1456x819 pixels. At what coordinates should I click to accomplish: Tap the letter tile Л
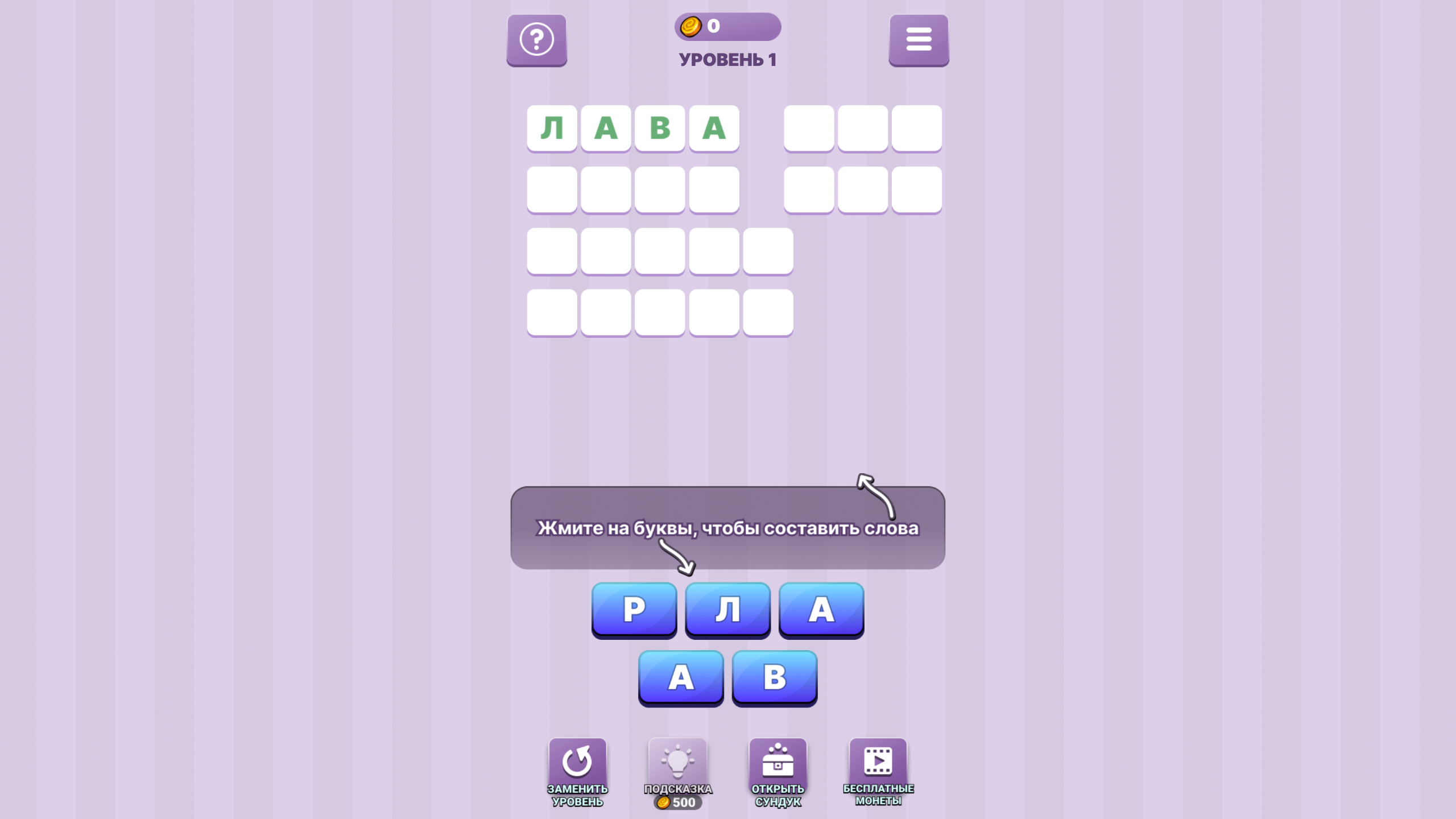(727, 610)
